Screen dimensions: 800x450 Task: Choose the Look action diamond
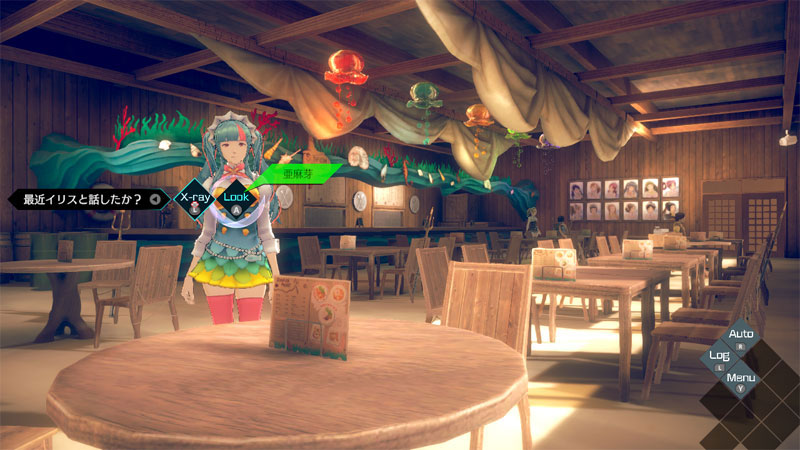(x=236, y=198)
